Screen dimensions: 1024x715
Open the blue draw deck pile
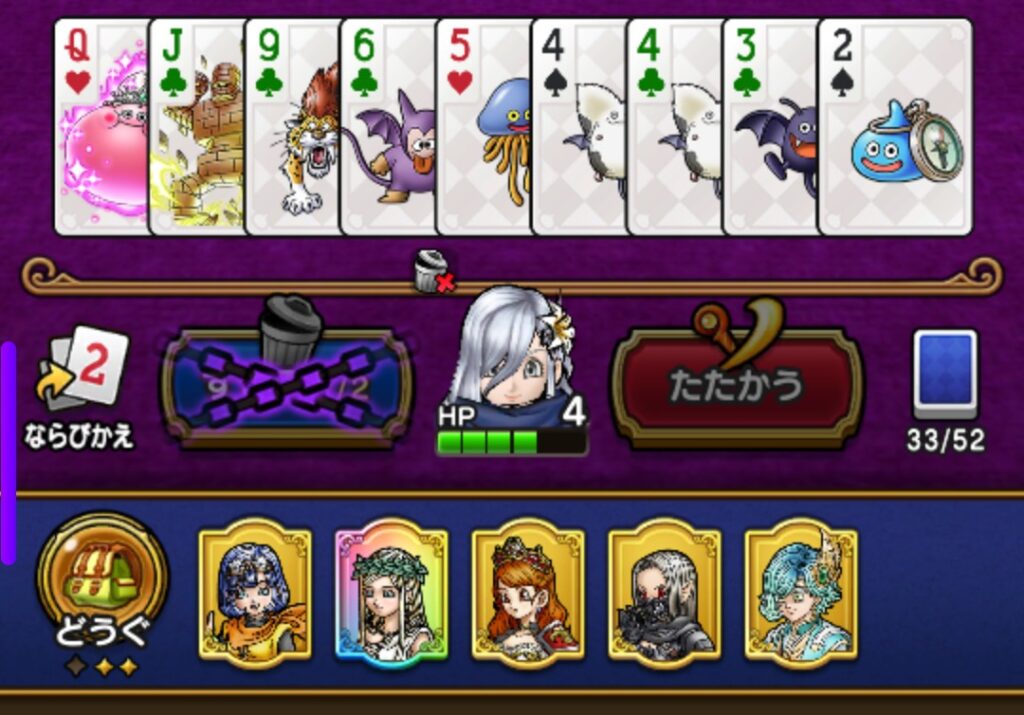pyautogui.click(x=945, y=375)
